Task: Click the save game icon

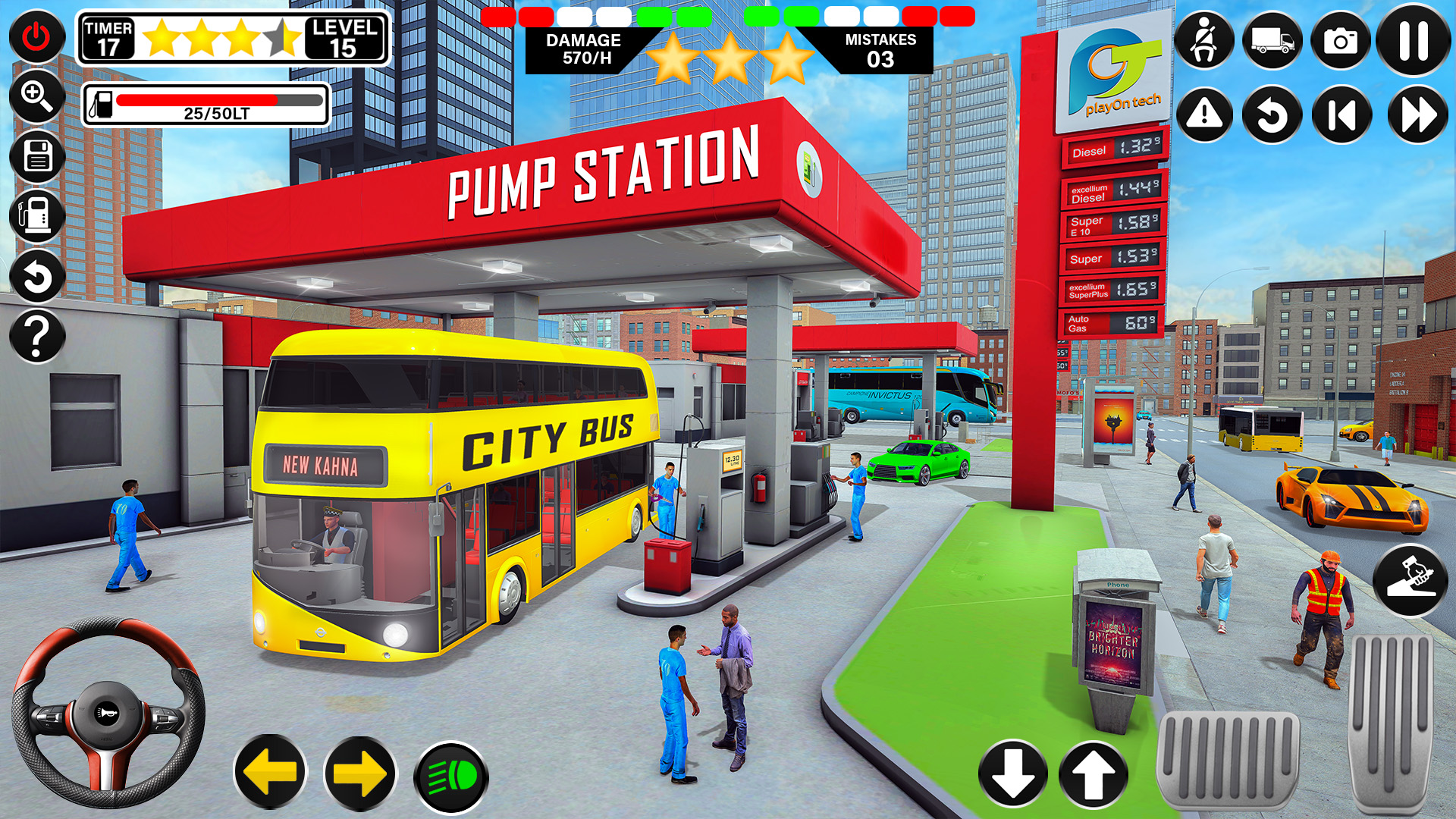Action: [x=35, y=158]
